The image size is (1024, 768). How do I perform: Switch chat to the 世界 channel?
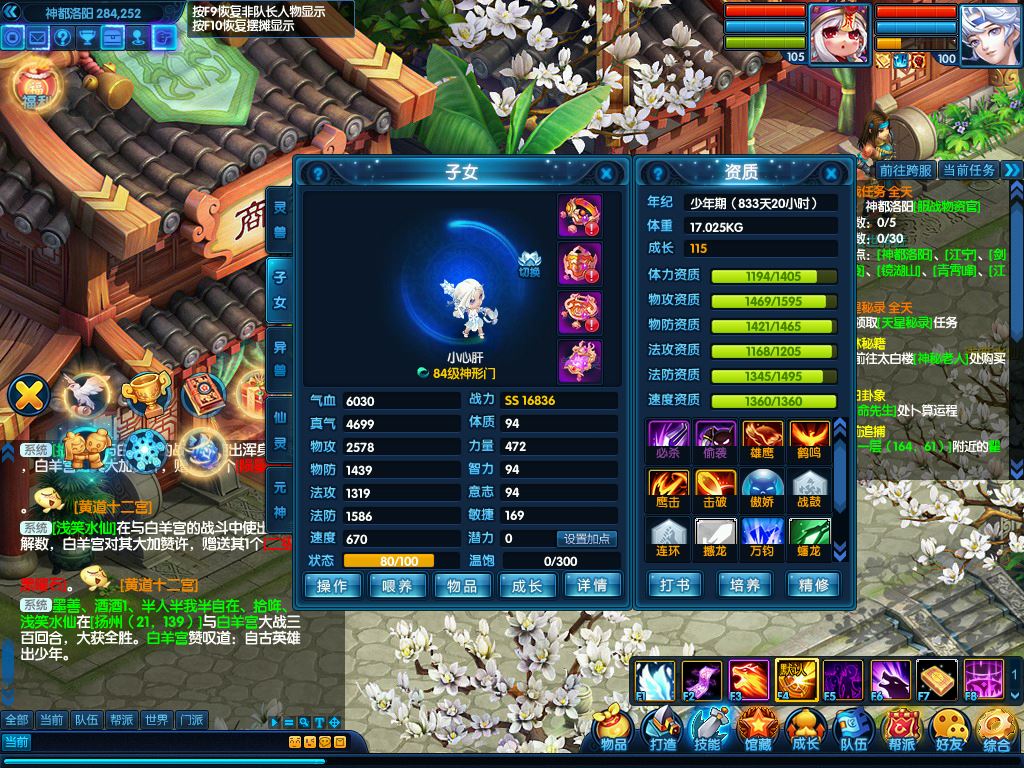(155, 720)
